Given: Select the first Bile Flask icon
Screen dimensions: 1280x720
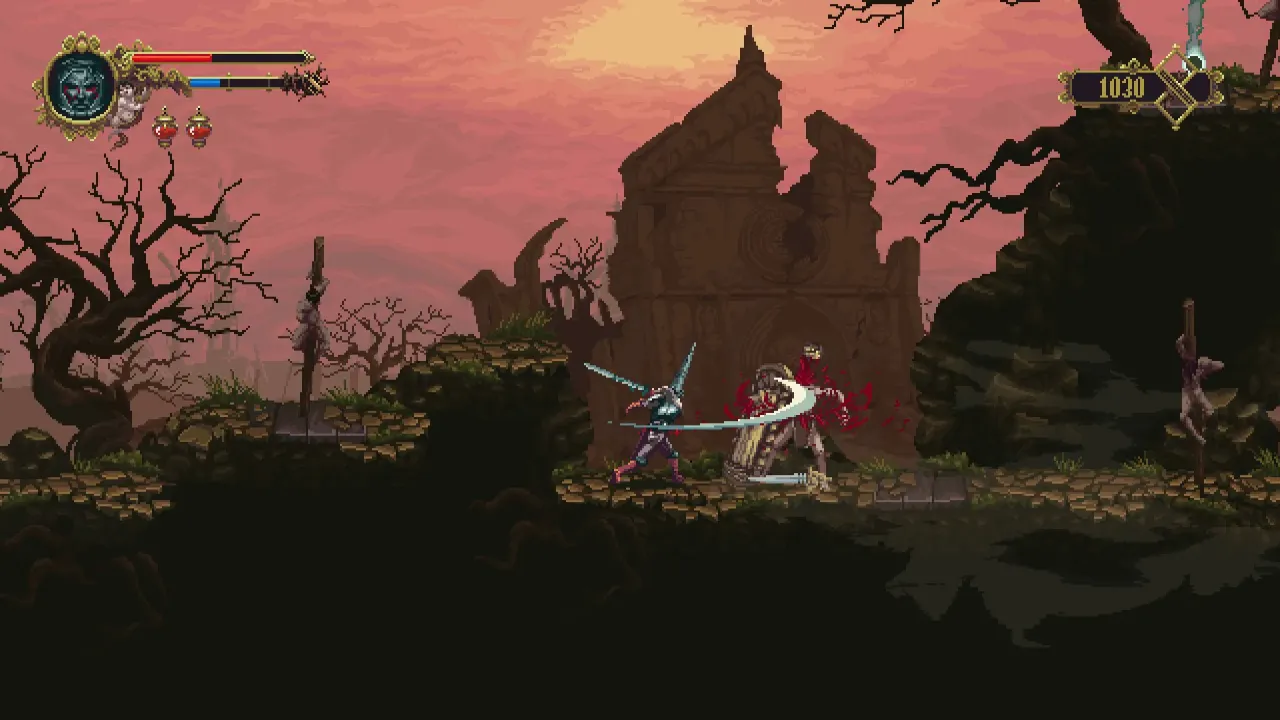Looking at the screenshot, I should coord(163,129).
